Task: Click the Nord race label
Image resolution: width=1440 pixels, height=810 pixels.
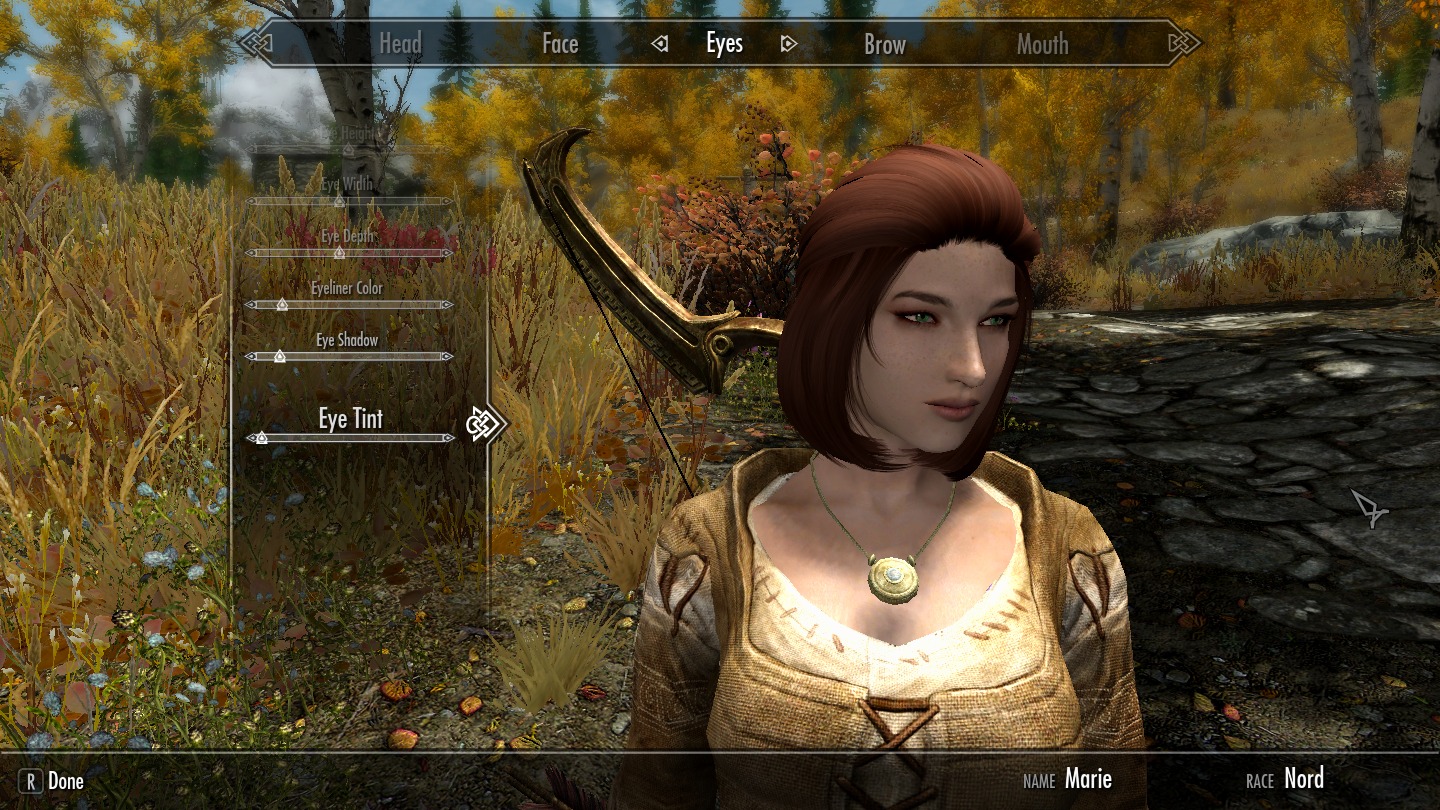Action: 1304,779
